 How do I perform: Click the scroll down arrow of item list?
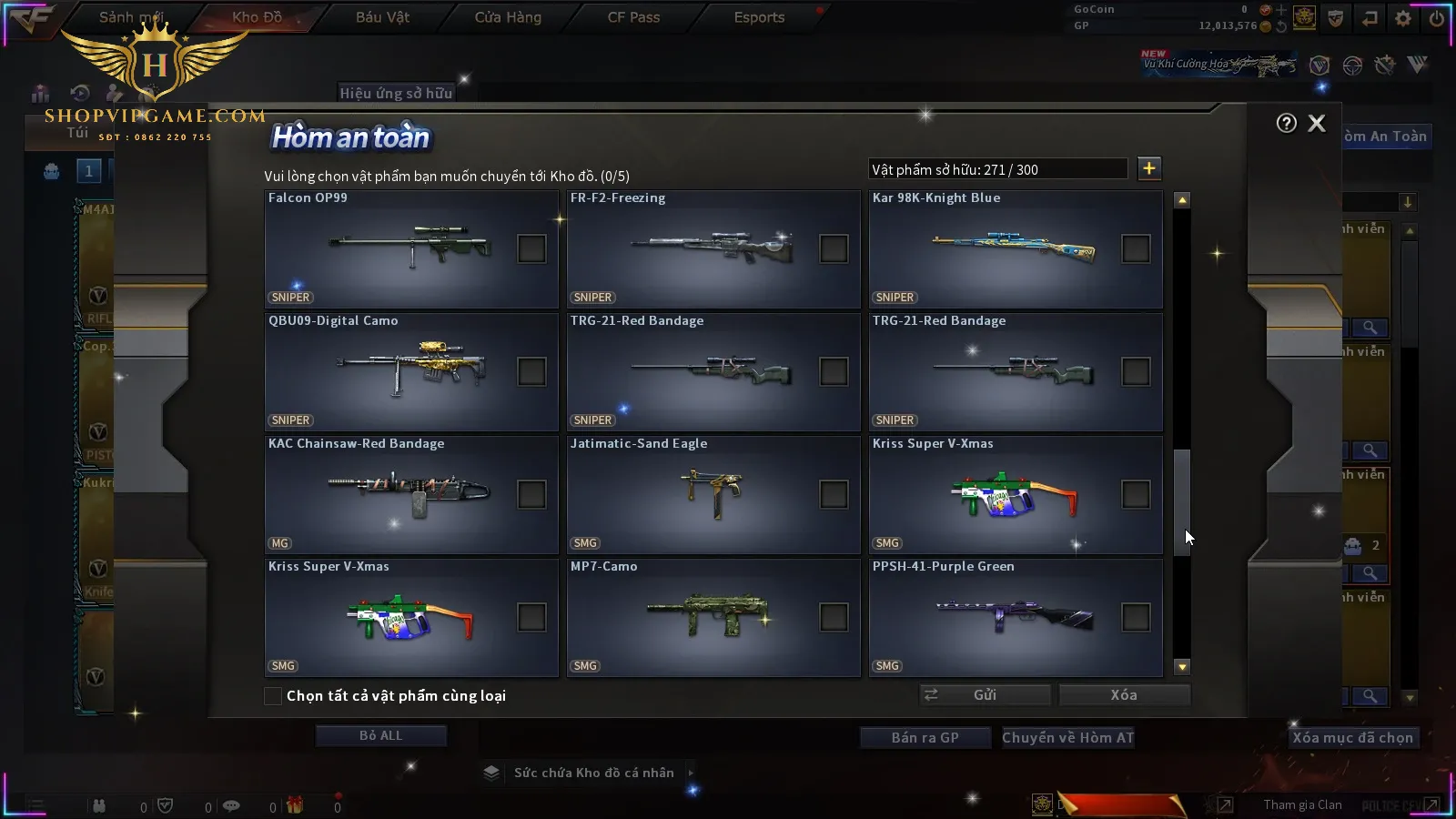(1182, 667)
